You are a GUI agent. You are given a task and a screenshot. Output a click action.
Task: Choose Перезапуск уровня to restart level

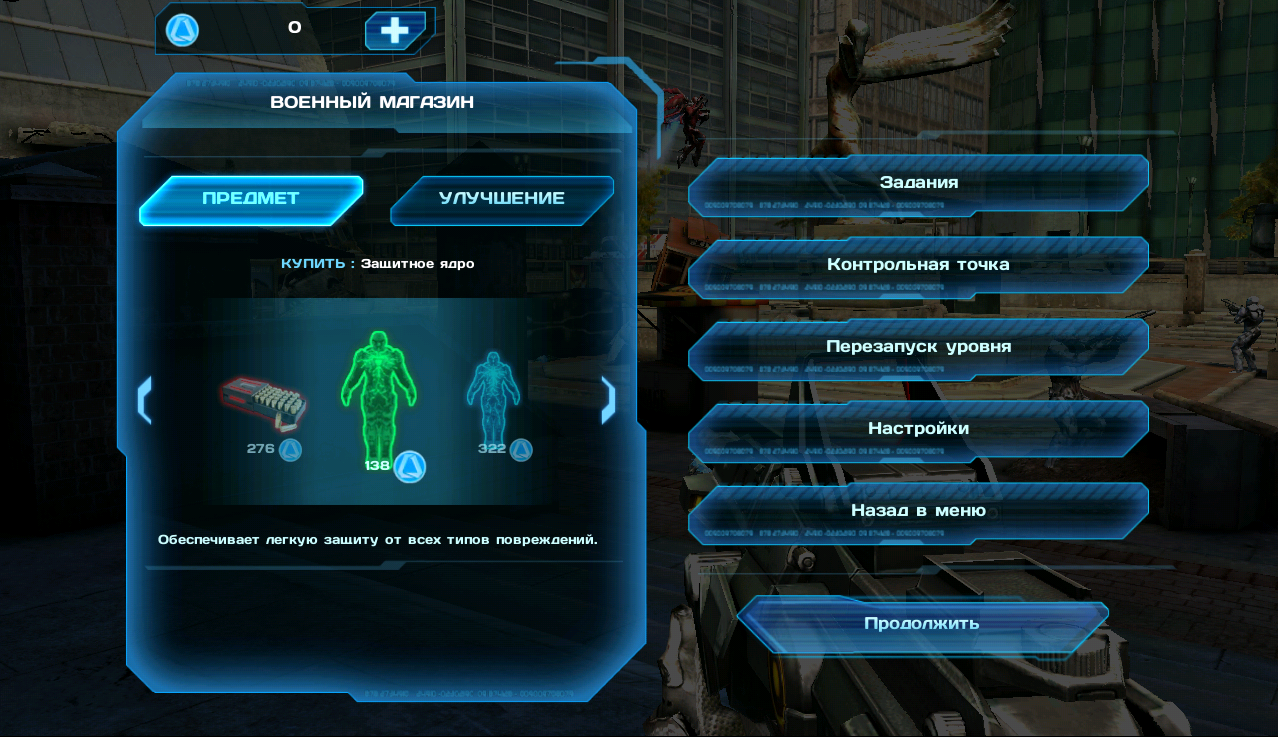point(918,347)
